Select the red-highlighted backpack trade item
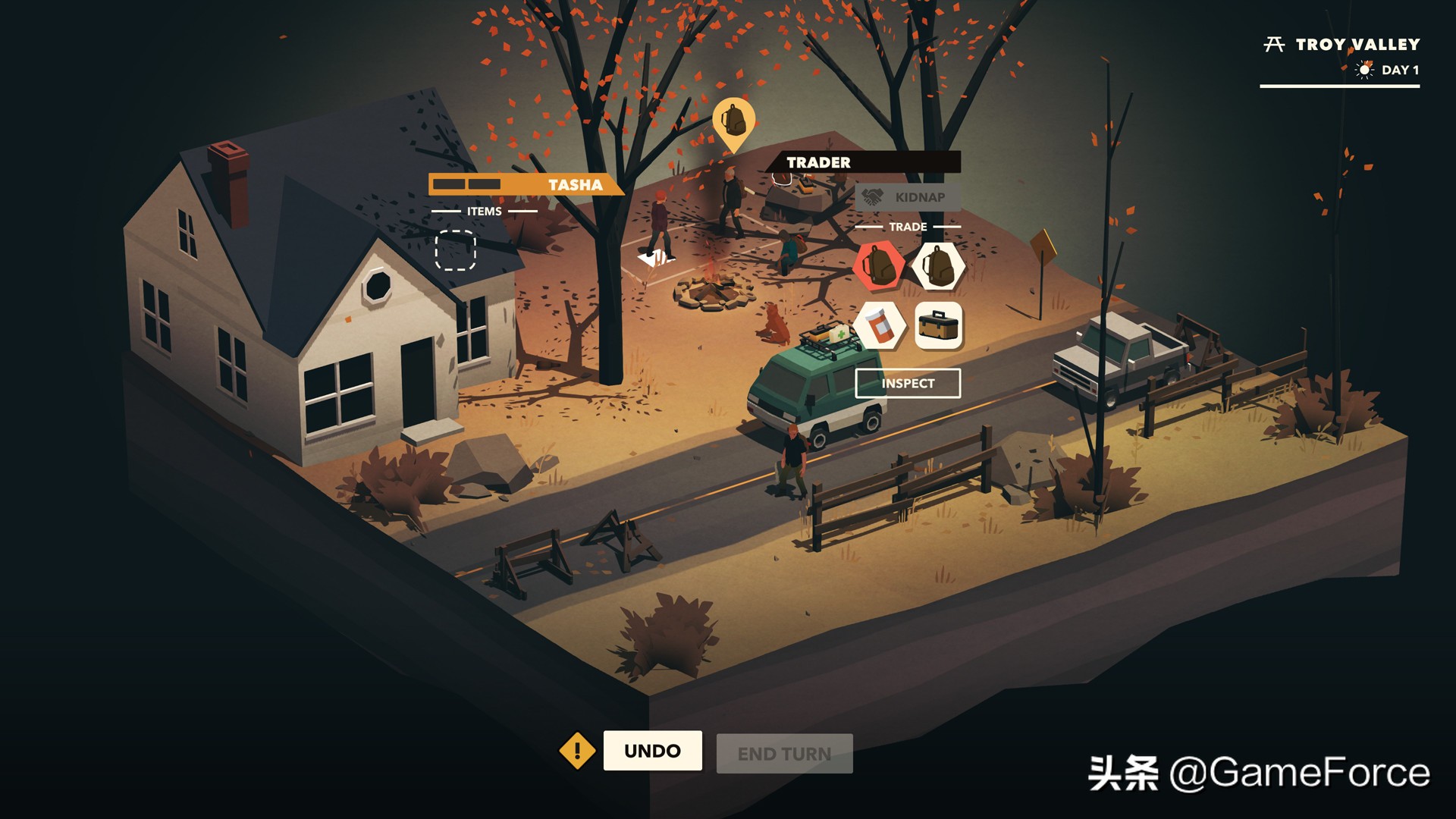Viewport: 1456px width, 819px height. coord(879,266)
